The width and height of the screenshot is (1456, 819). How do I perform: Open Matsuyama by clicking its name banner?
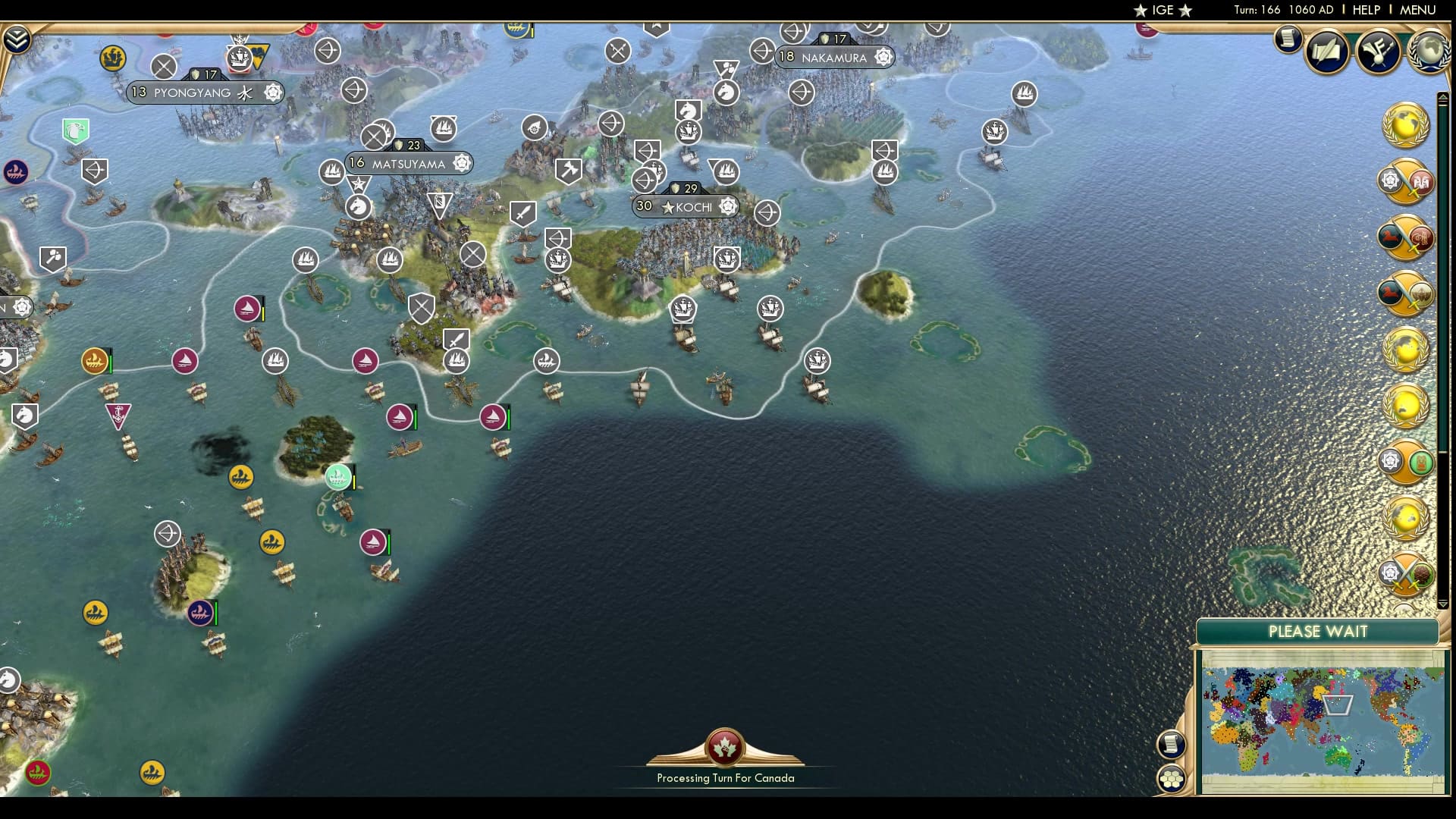[x=409, y=162]
